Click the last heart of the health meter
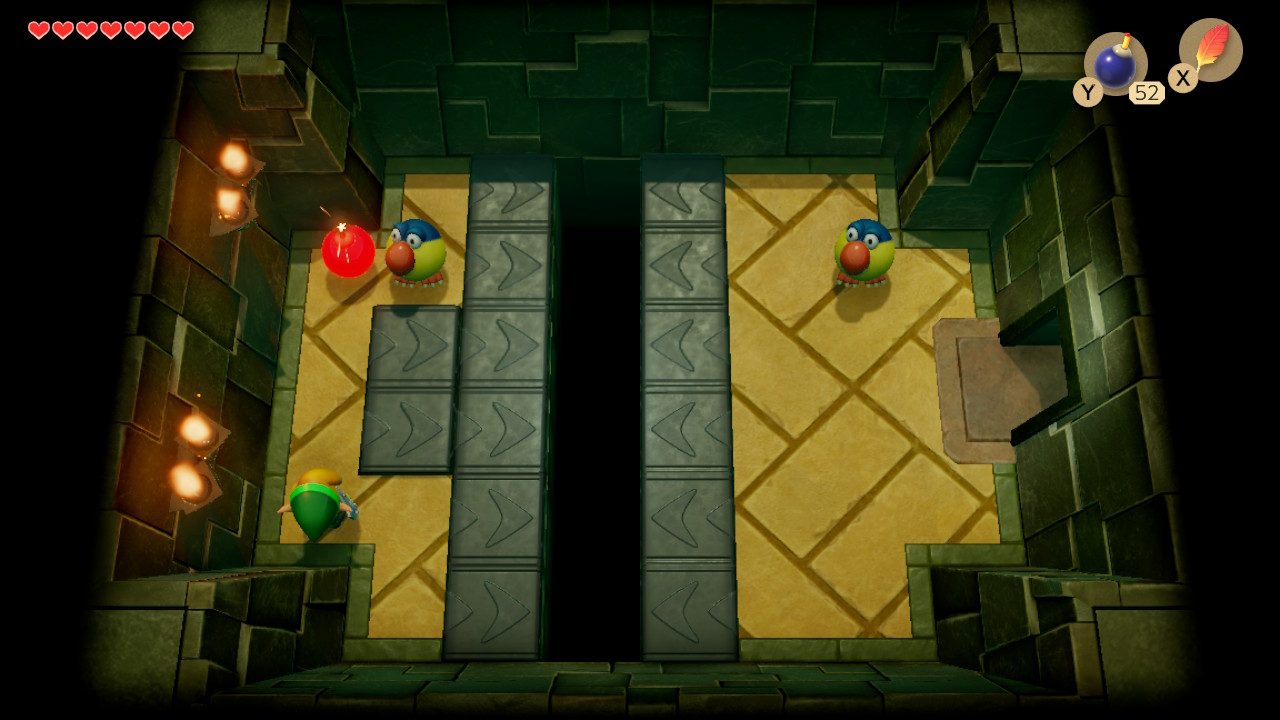 click(x=181, y=29)
